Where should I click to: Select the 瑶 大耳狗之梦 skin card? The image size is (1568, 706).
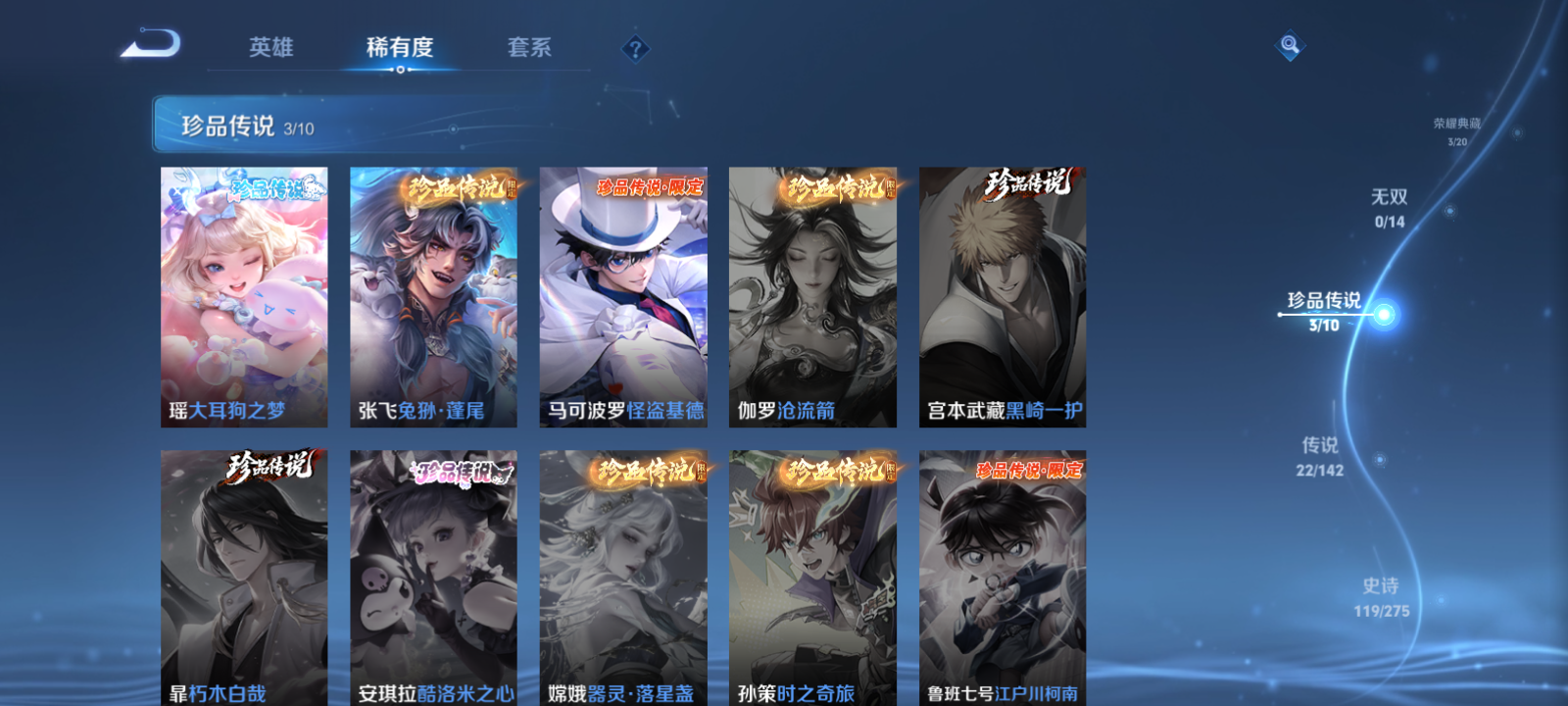(243, 294)
